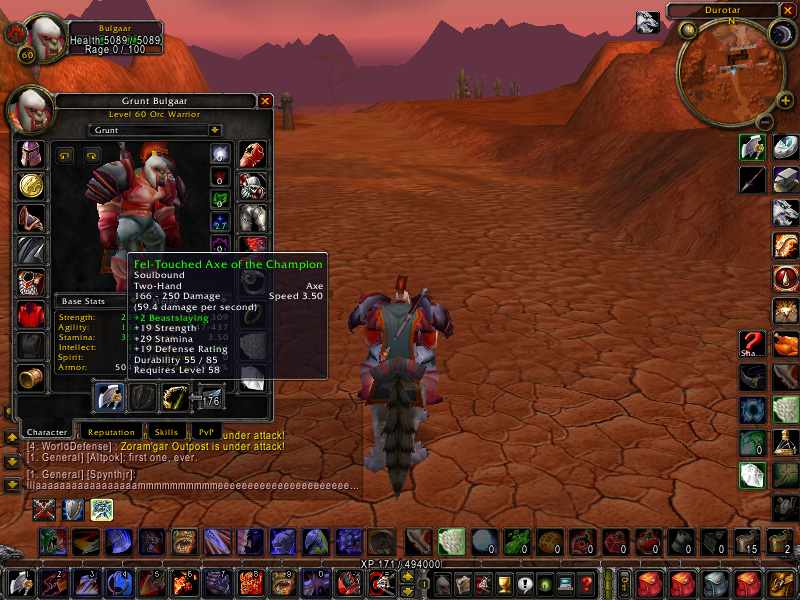This screenshot has height=600, width=800.
Task: Select the equipped two-hand axe slot
Action: pos(108,398)
